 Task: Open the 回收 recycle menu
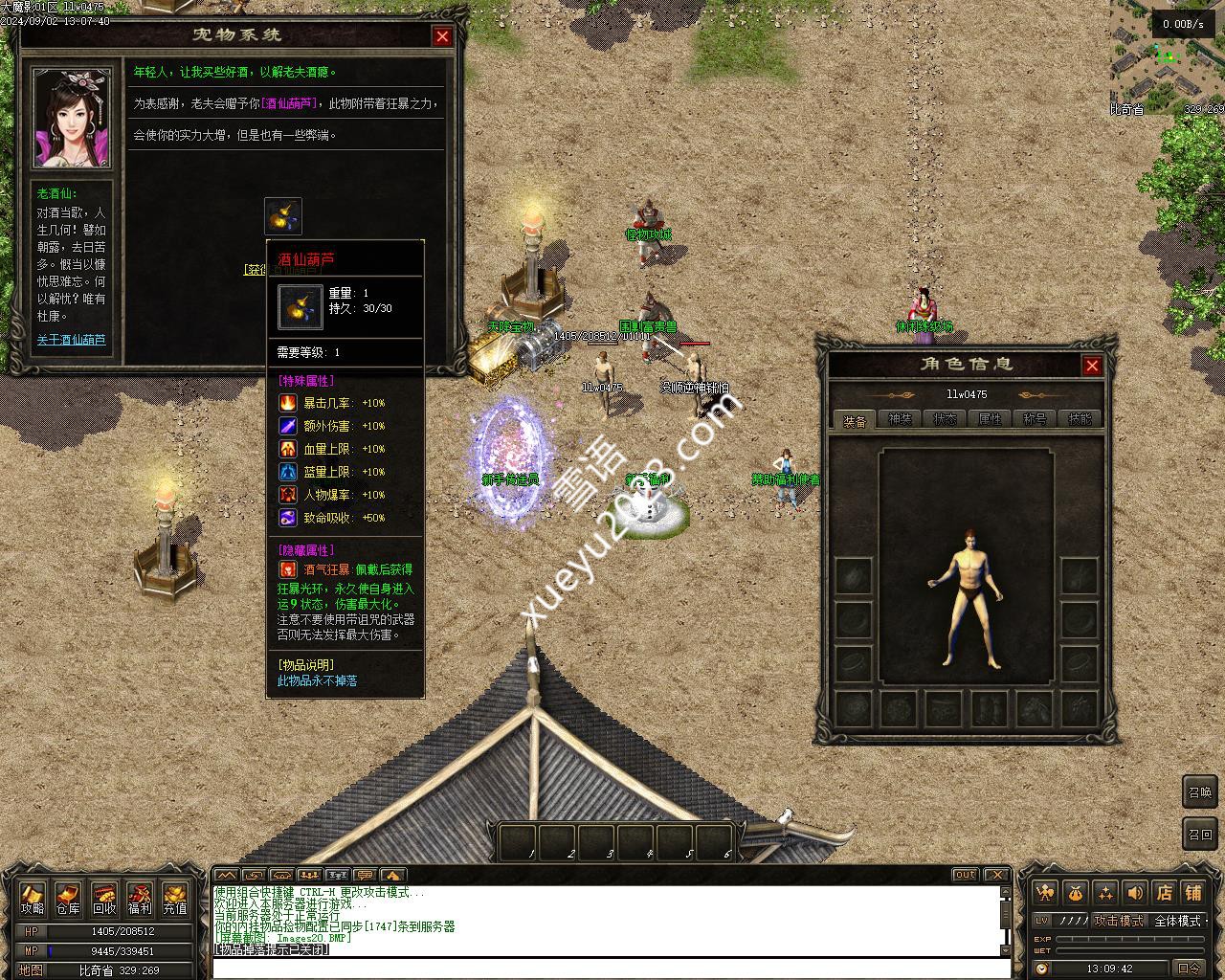pyautogui.click(x=104, y=898)
